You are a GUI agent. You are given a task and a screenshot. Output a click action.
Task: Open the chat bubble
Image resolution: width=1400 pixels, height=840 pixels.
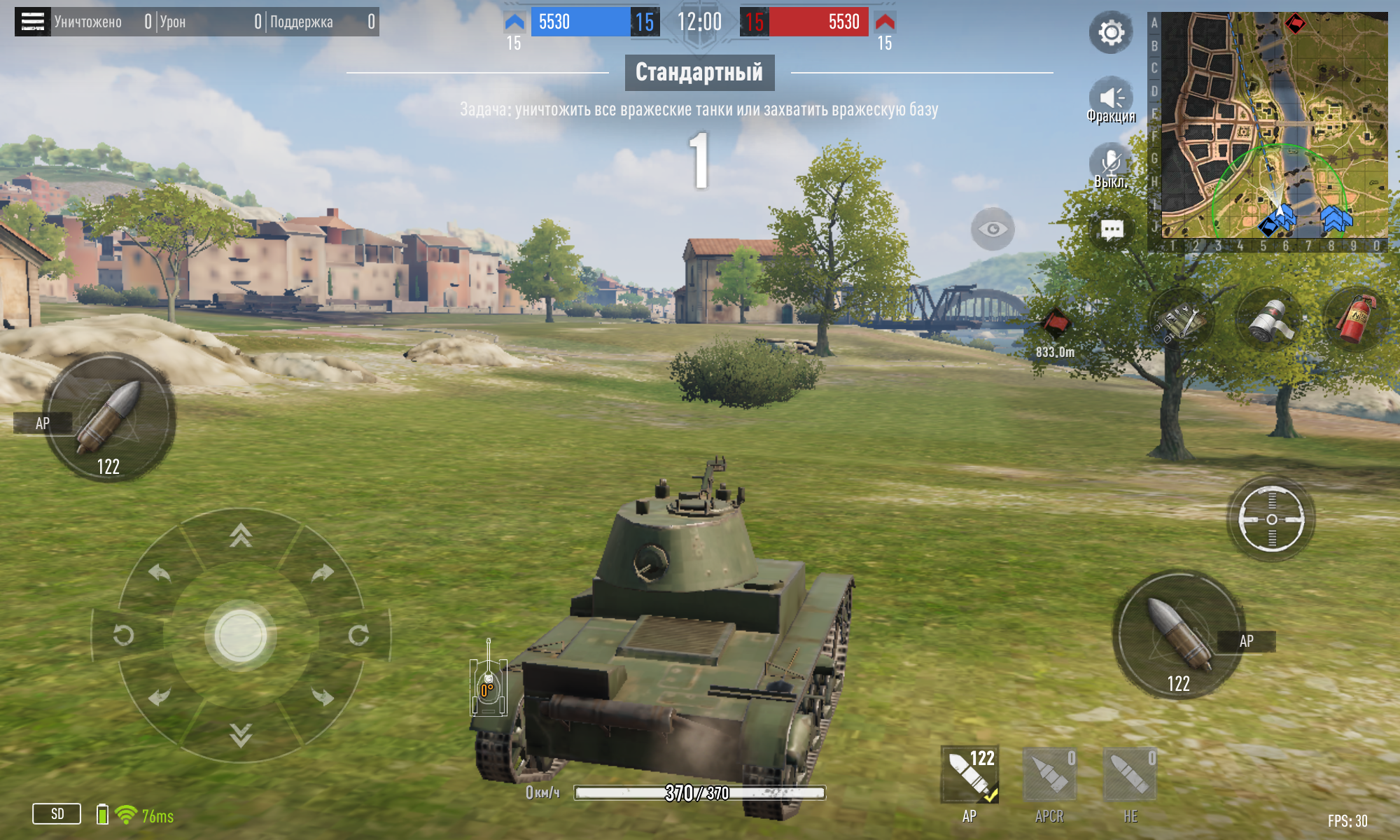[1112, 230]
